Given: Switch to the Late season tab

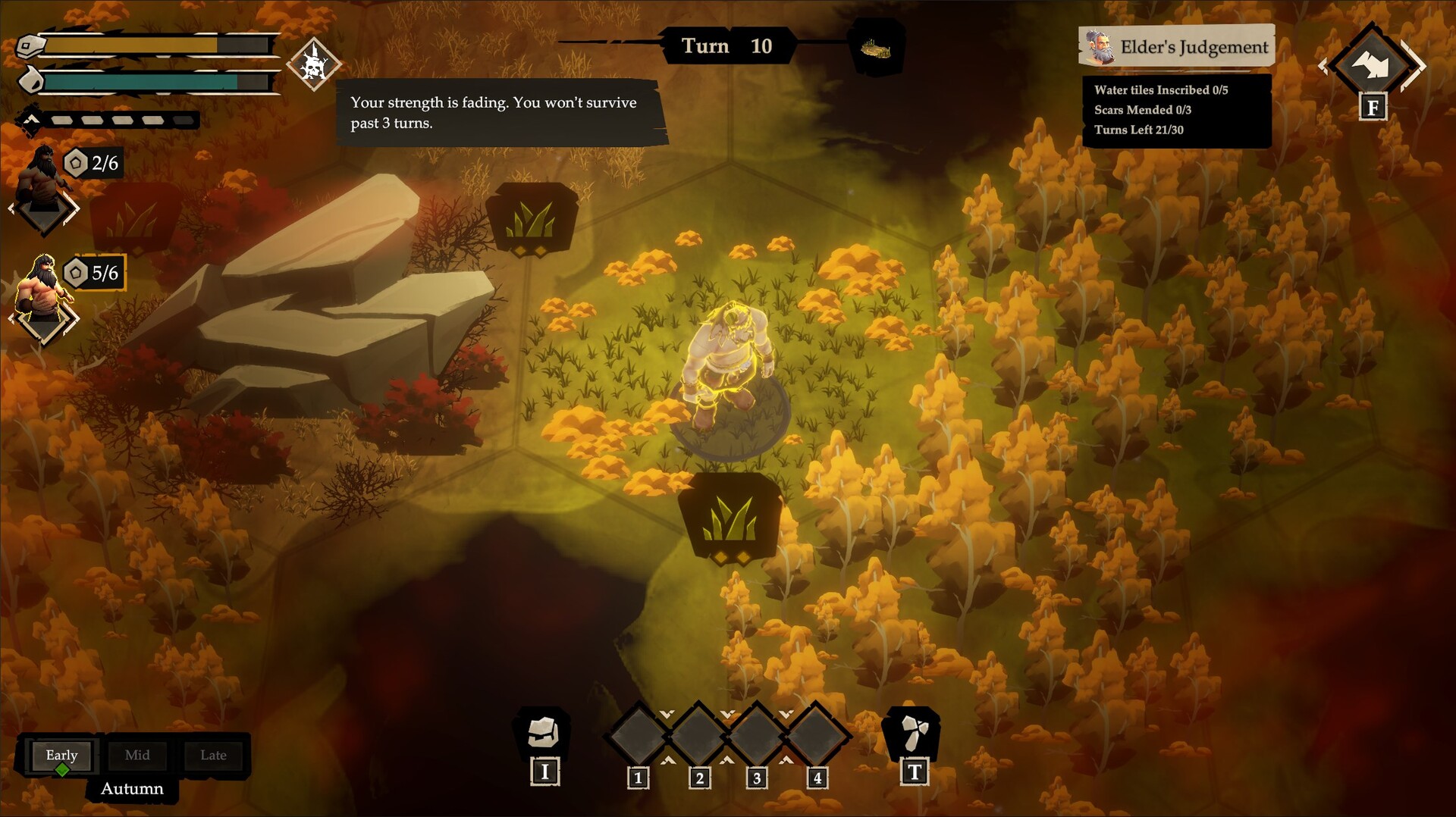Looking at the screenshot, I should 213,755.
